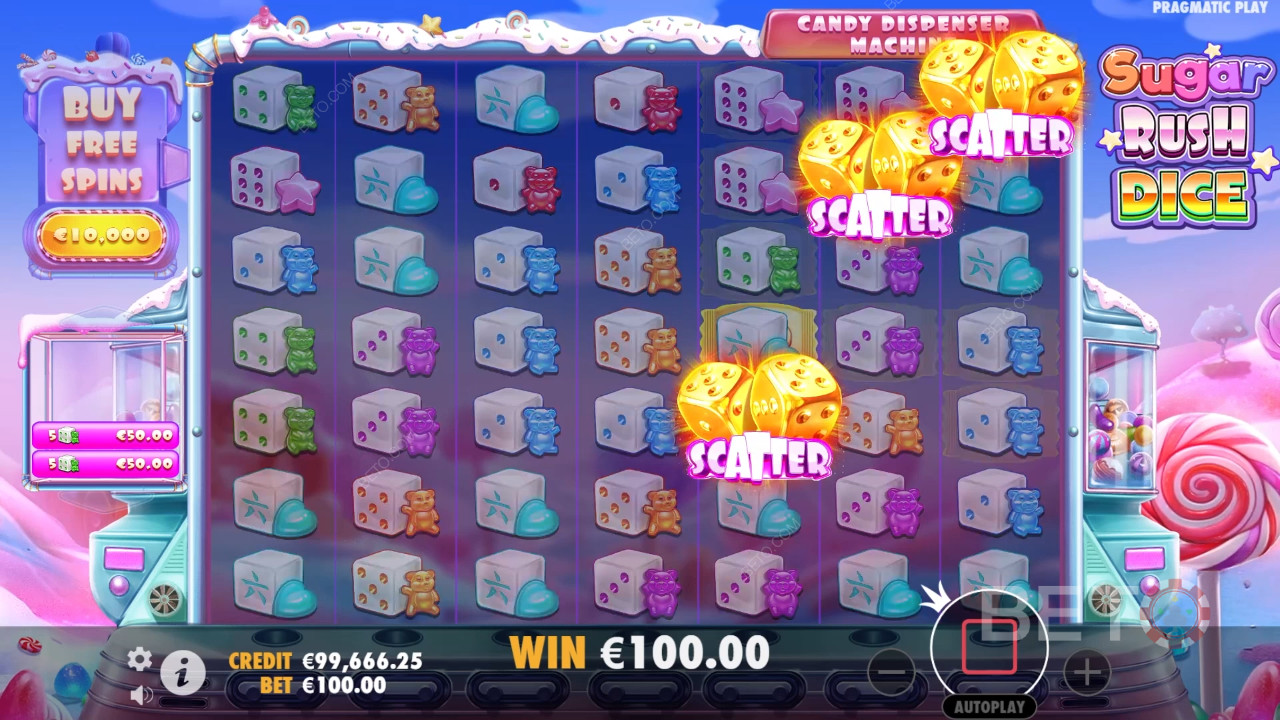Open the Autoplay options
The height and width of the screenshot is (720, 1280).
click(988, 706)
